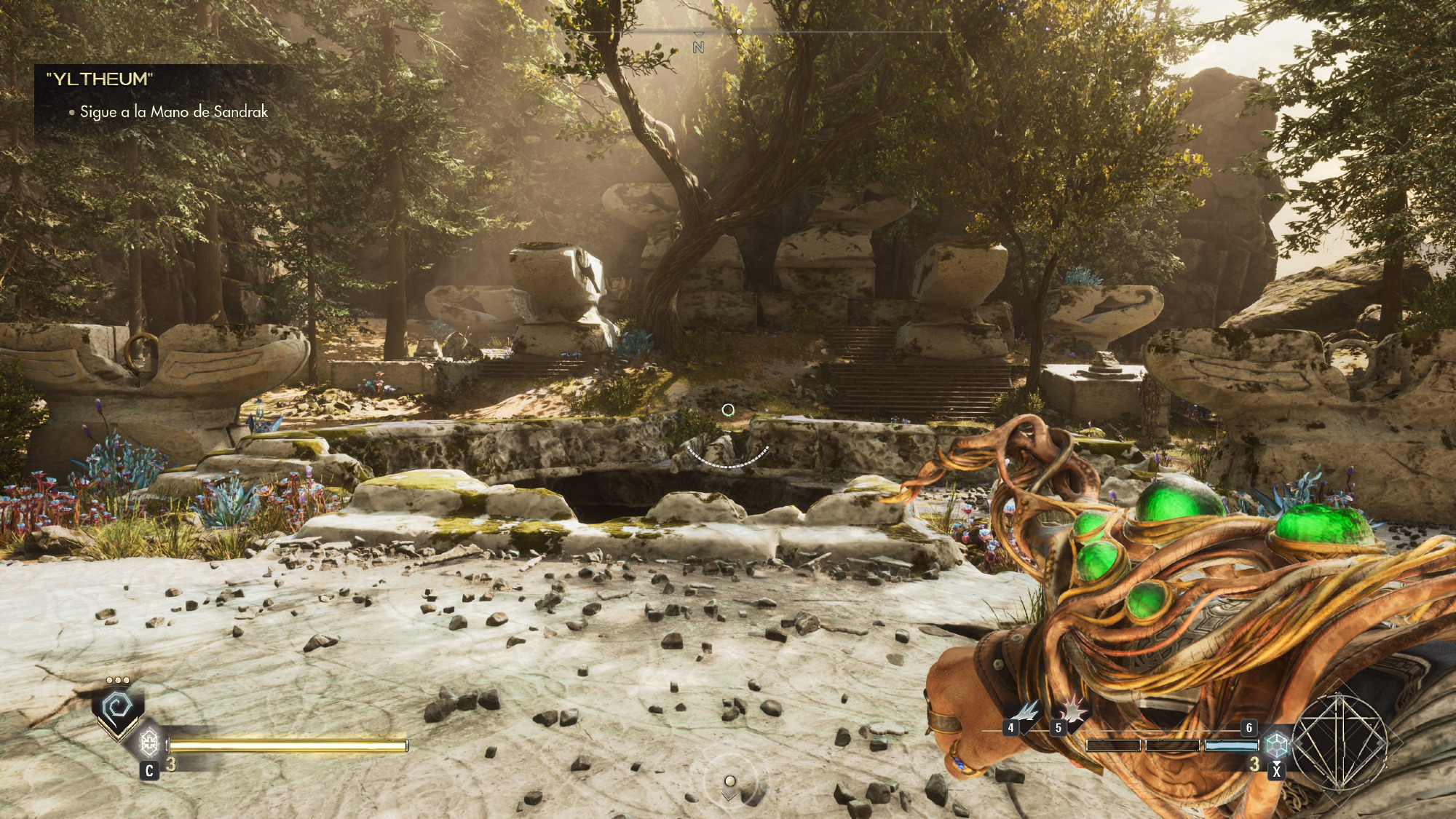Viewport: 1456px width, 819px height.
Task: Open the "YLTHEUM" quest objective tracker
Action: 100,79
